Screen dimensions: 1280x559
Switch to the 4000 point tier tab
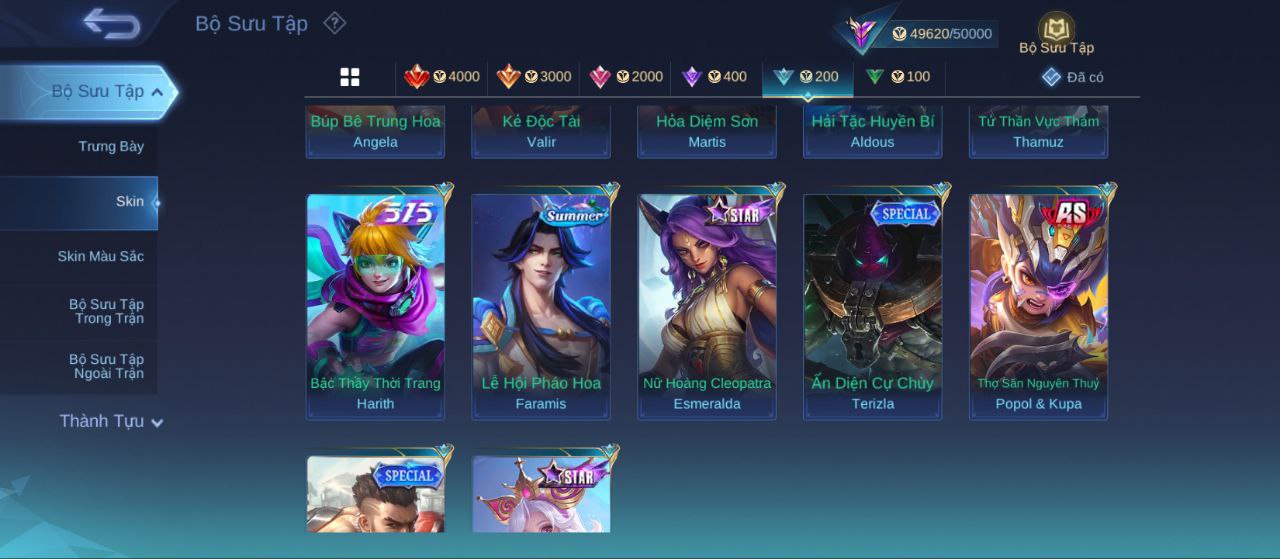[441, 77]
